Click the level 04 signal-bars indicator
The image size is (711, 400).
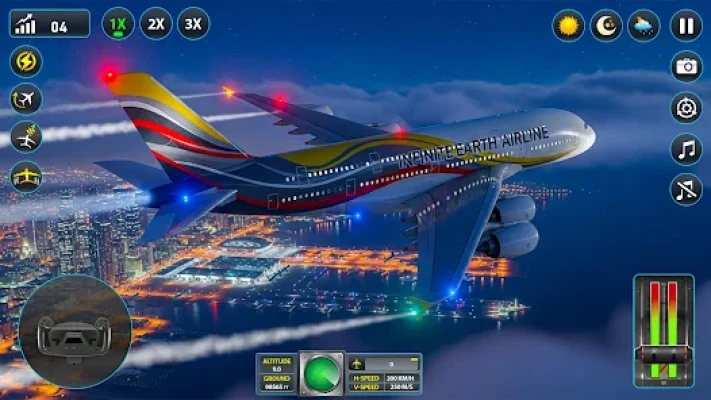coord(49,24)
